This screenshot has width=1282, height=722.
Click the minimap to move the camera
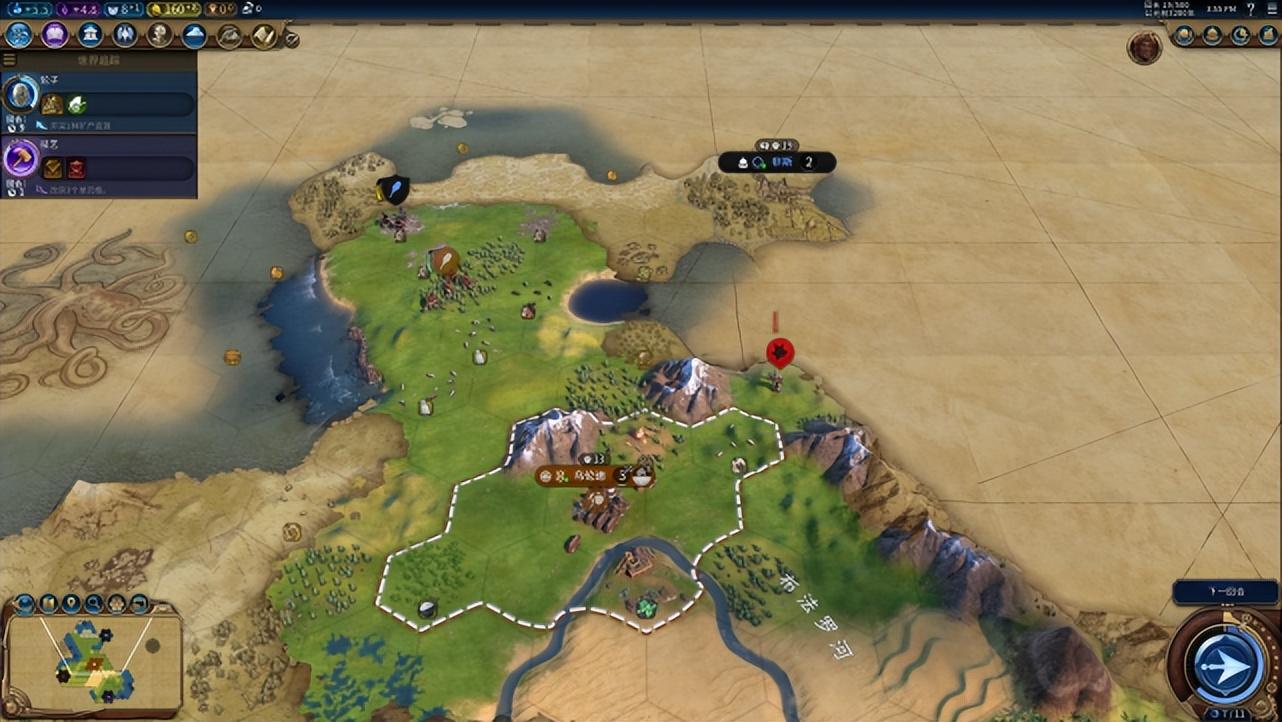93,662
